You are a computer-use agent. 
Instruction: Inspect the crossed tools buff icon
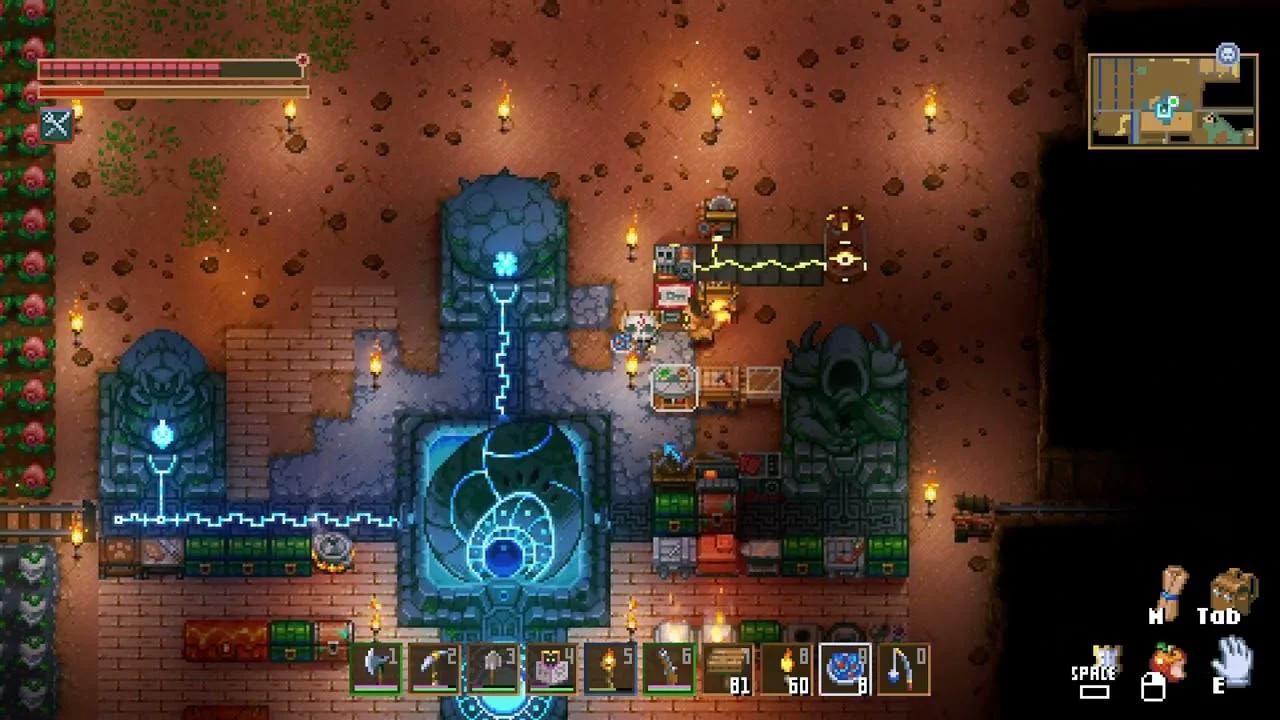tap(56, 124)
